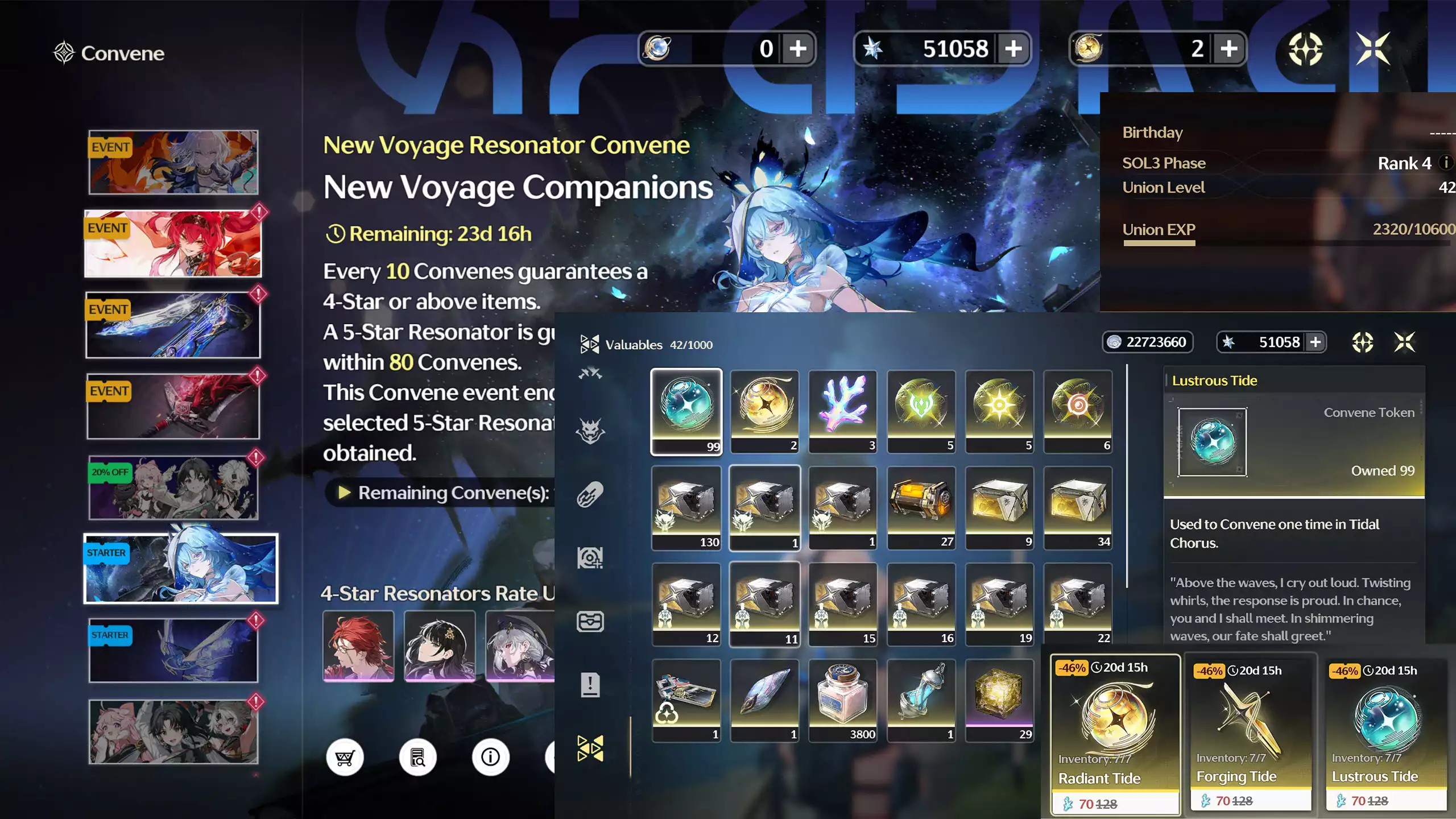
Task: Open the in-game shop via cart icon
Action: (x=345, y=757)
